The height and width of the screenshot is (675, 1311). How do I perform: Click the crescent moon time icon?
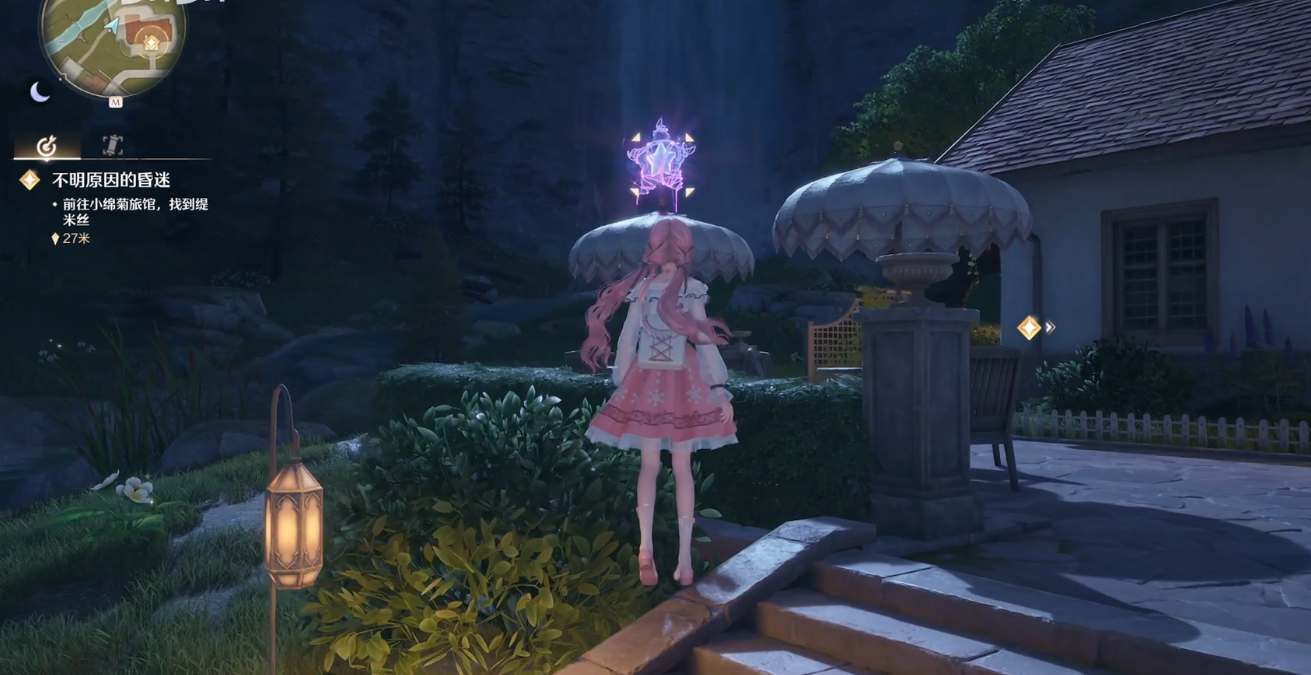pyautogui.click(x=40, y=92)
